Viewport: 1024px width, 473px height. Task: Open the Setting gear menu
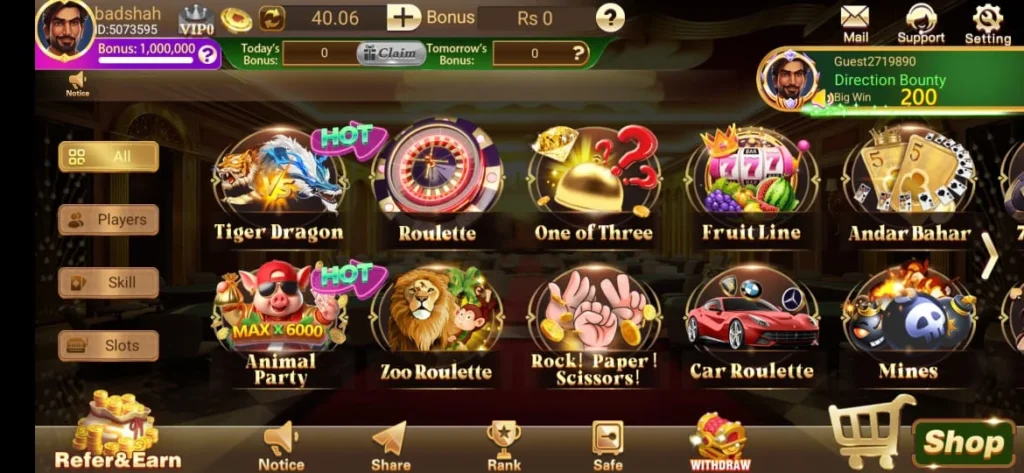tap(987, 23)
